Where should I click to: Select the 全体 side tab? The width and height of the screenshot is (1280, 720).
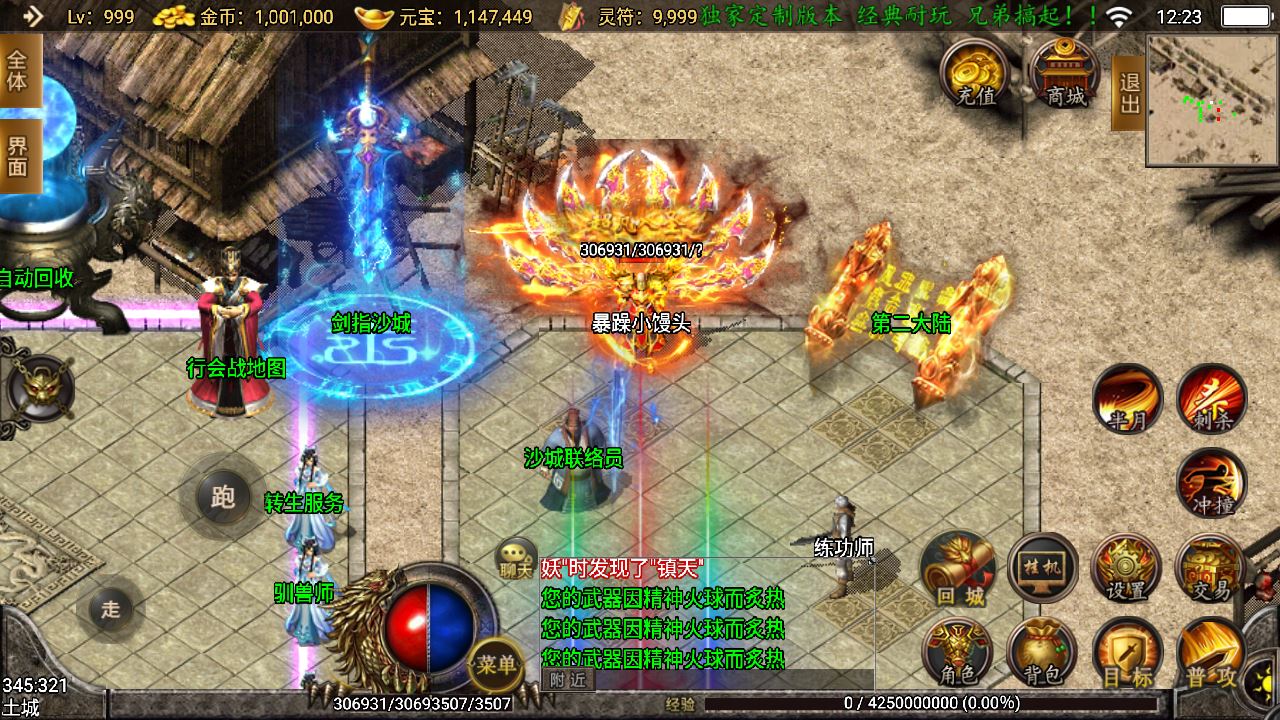[18, 70]
